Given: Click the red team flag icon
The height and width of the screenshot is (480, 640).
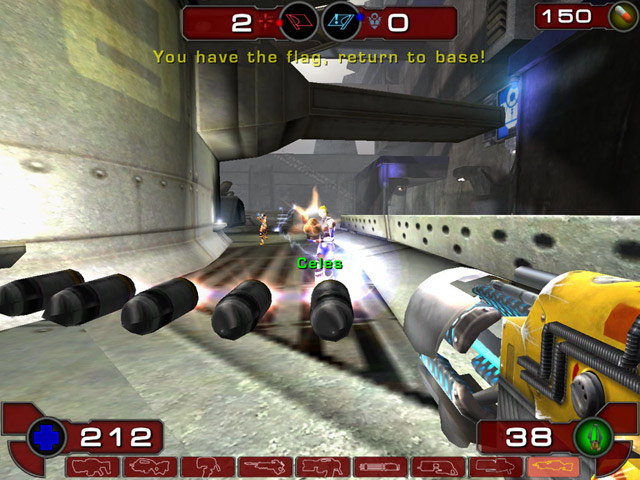Looking at the screenshot, I should tap(297, 20).
